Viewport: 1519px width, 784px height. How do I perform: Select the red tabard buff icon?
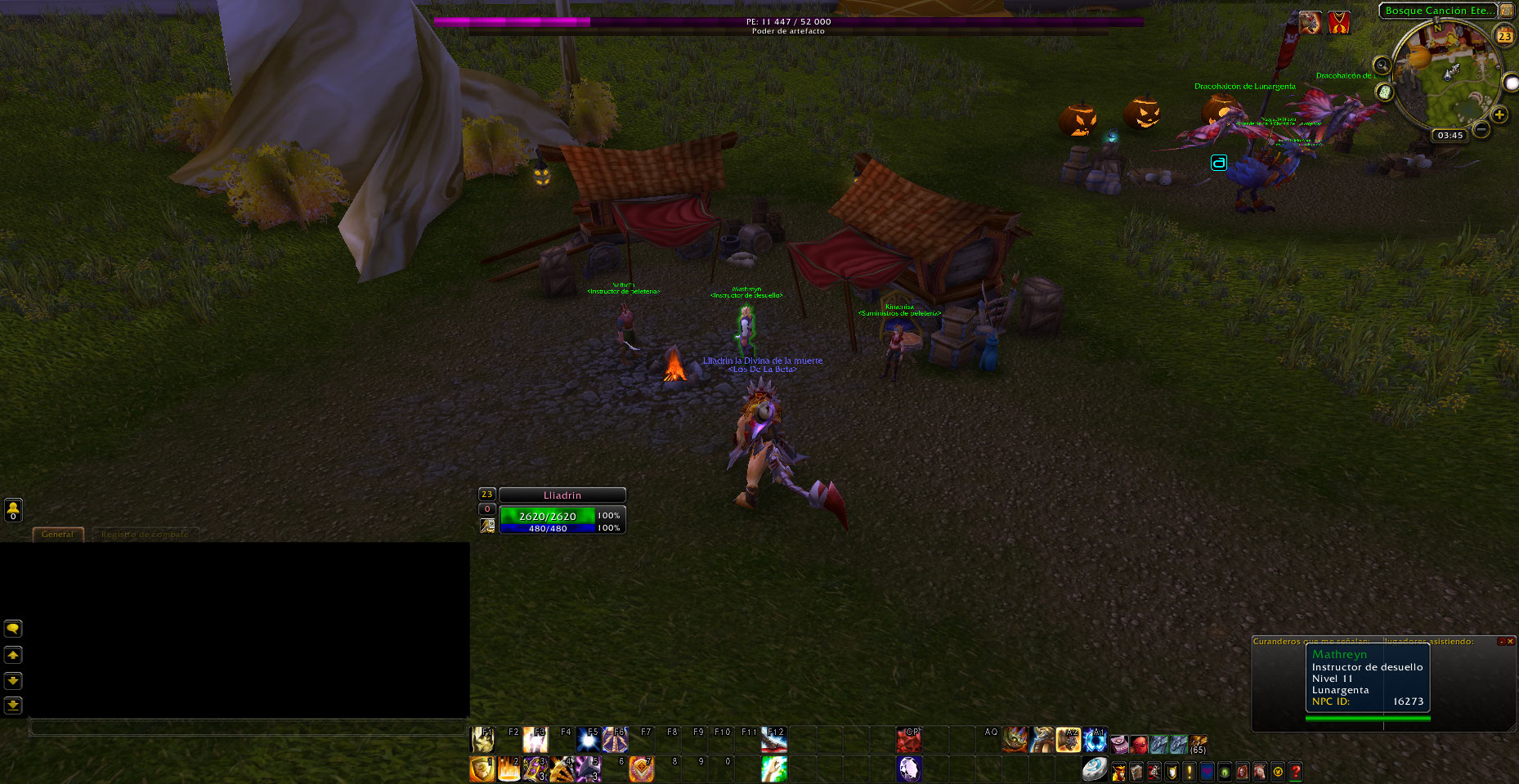click(x=1338, y=23)
